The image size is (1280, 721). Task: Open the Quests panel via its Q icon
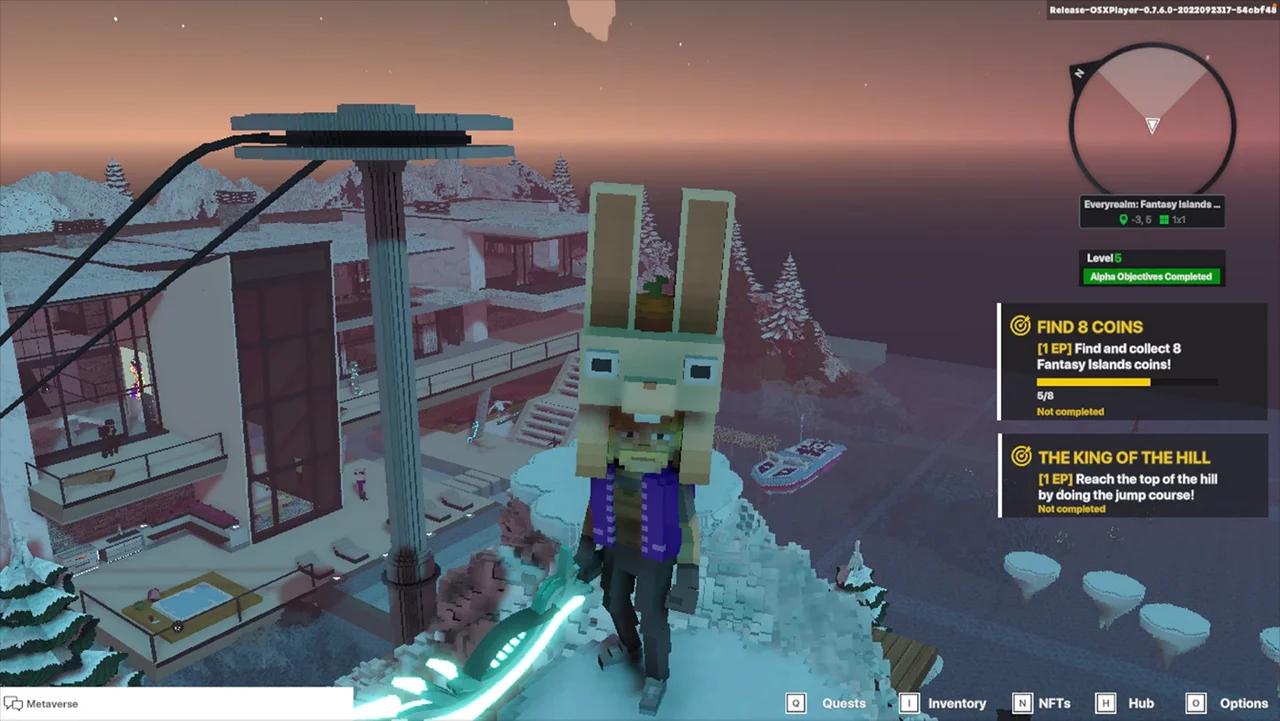pos(795,703)
